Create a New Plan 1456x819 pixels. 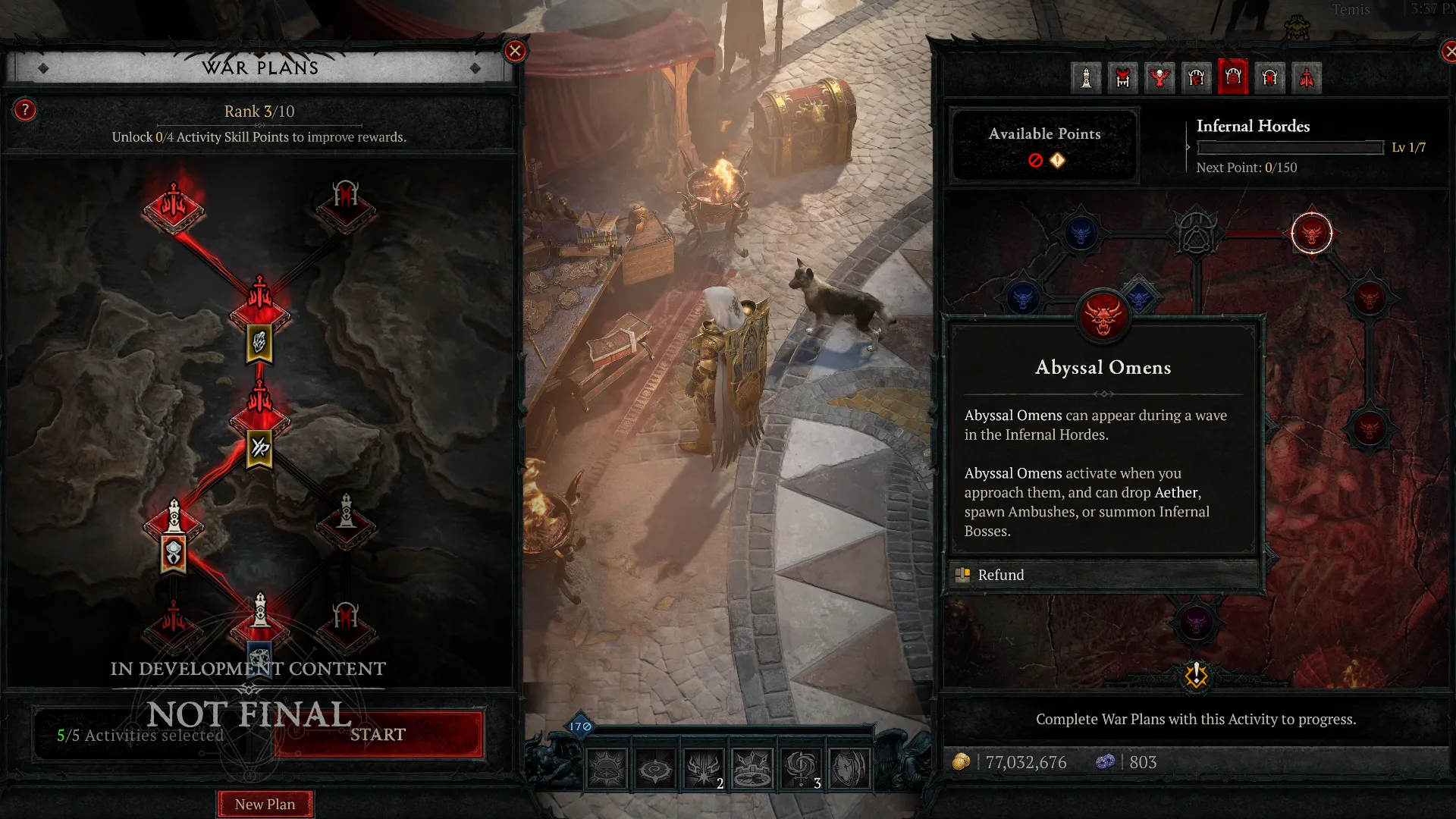tap(265, 804)
